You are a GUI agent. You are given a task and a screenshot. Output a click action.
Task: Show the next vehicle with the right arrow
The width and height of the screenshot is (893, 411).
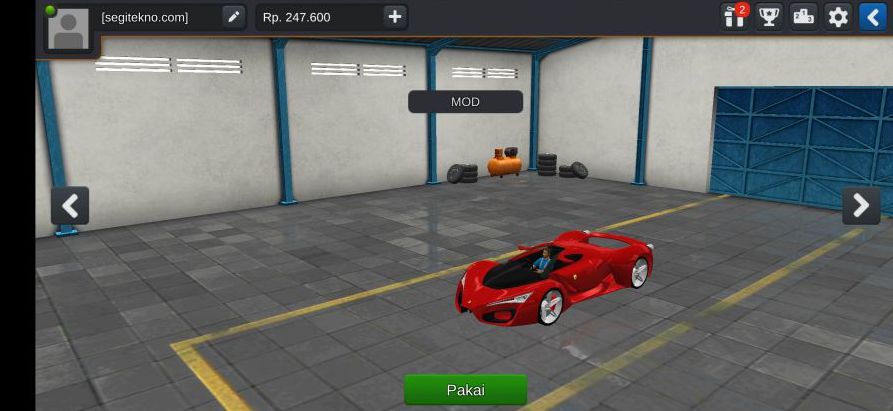[861, 206]
